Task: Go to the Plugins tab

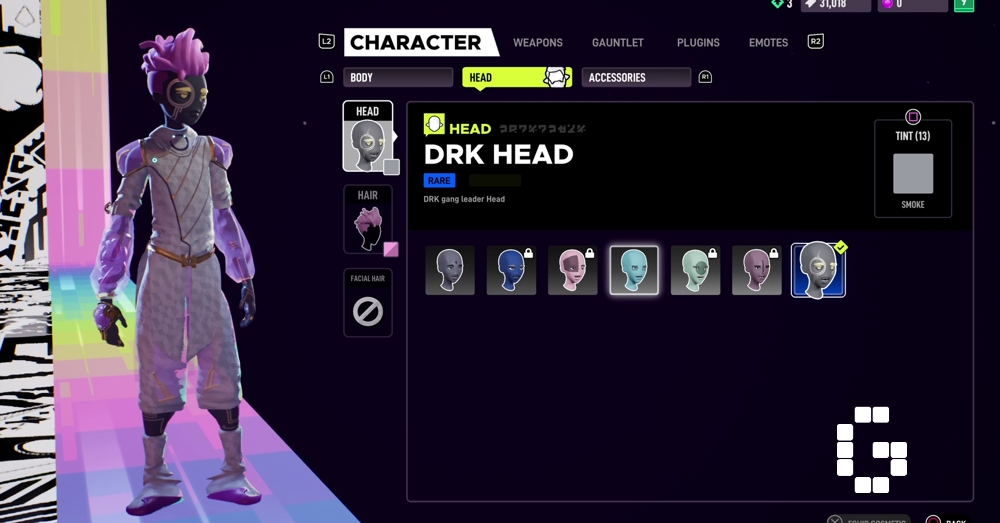Action: [x=698, y=43]
